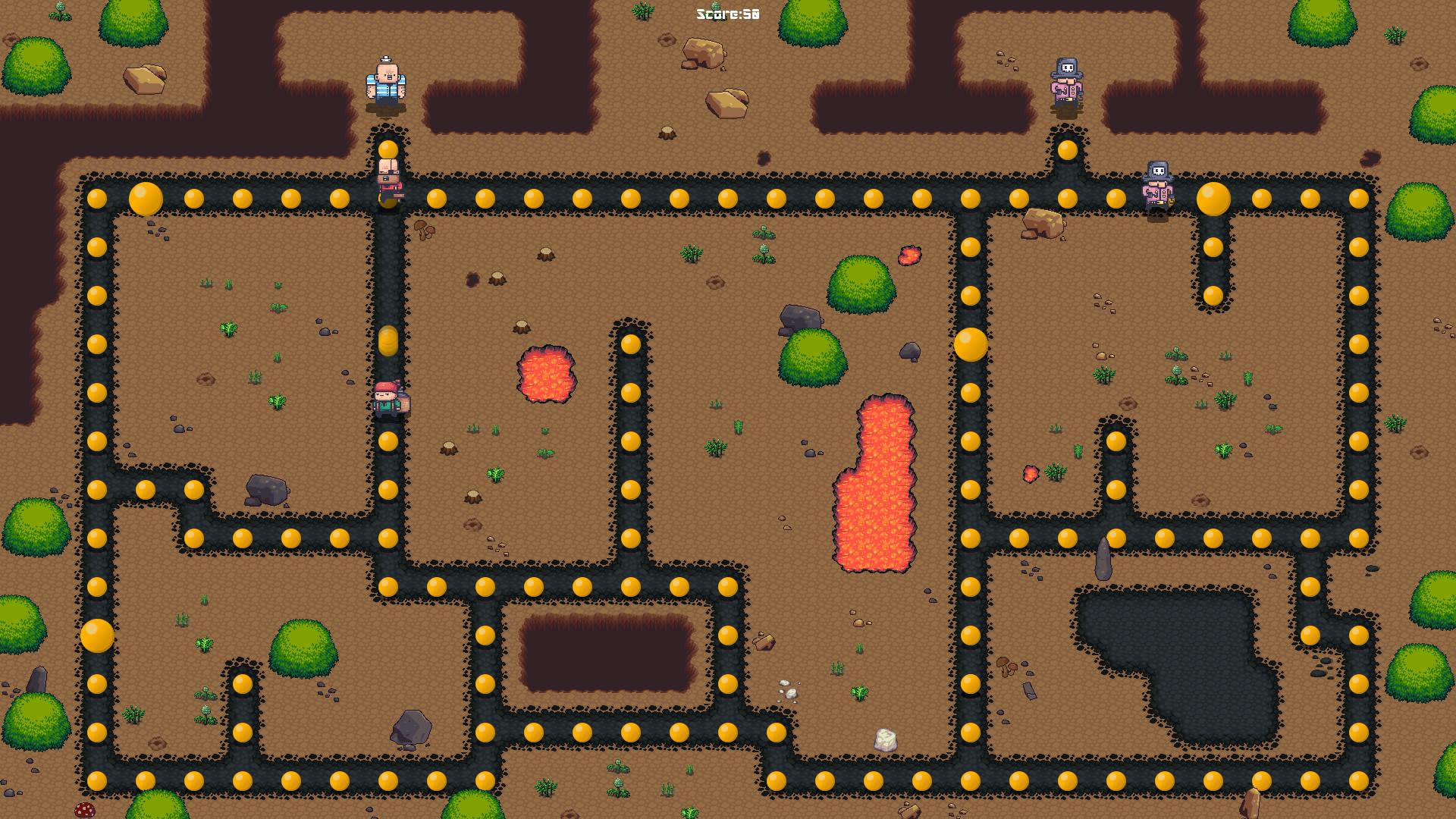Image resolution: width=1456 pixels, height=819 pixels.
Task: Click the large gold nugget in the top-left corner
Action: (144, 199)
